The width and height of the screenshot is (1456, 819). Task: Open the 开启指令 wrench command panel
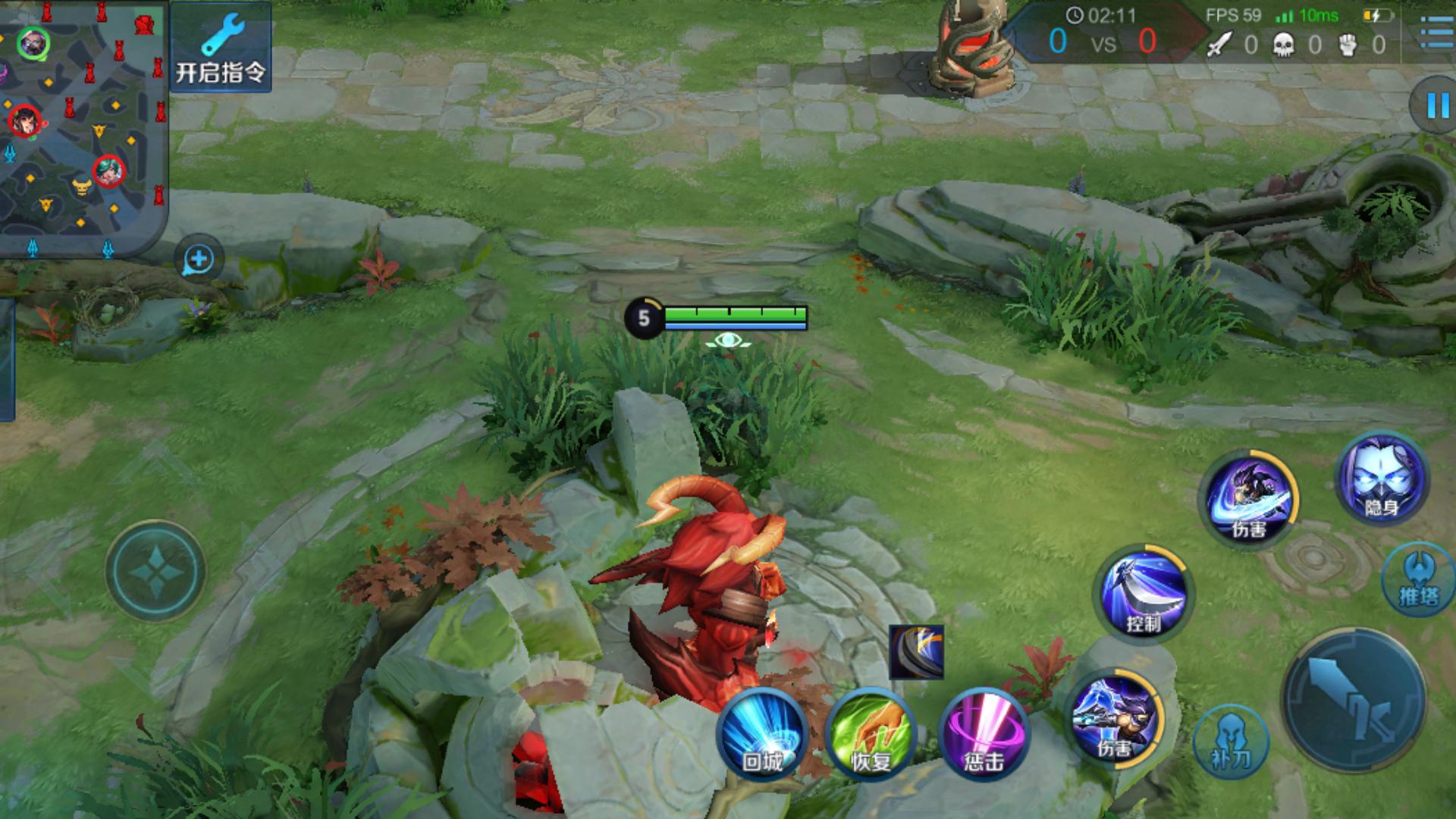[x=221, y=47]
